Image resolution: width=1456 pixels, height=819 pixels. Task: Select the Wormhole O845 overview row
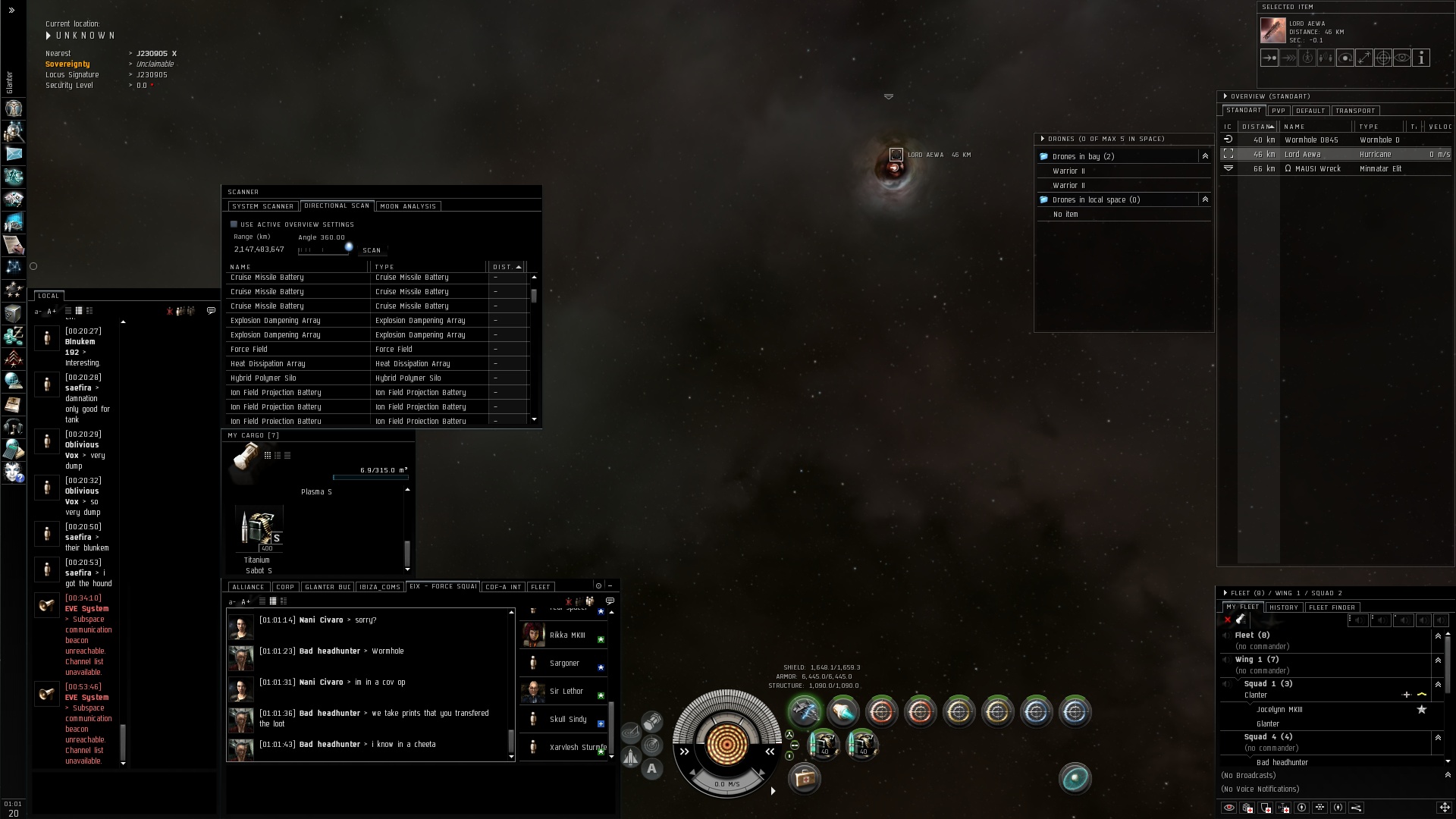click(x=1335, y=140)
